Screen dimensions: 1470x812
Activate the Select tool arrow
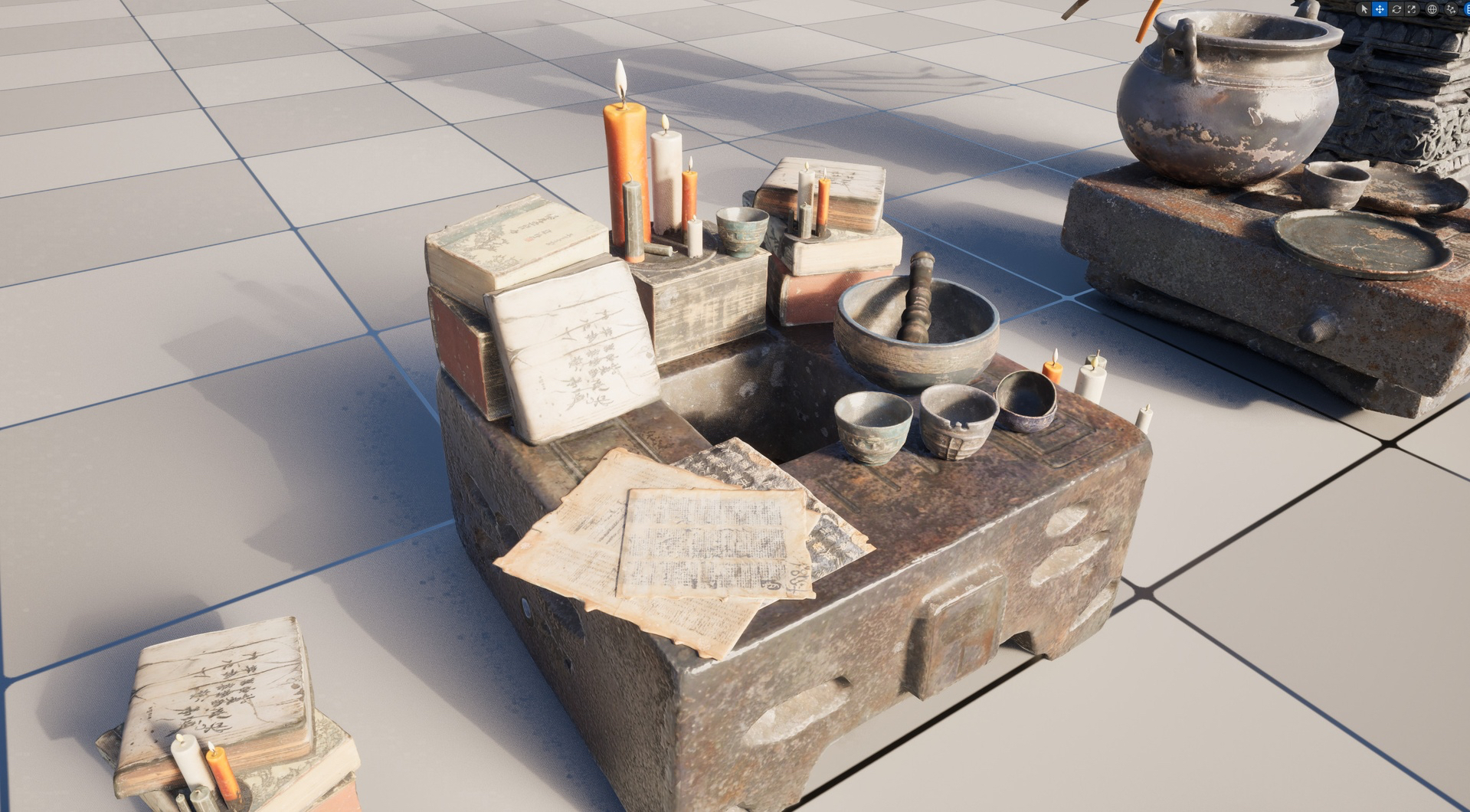1364,8
